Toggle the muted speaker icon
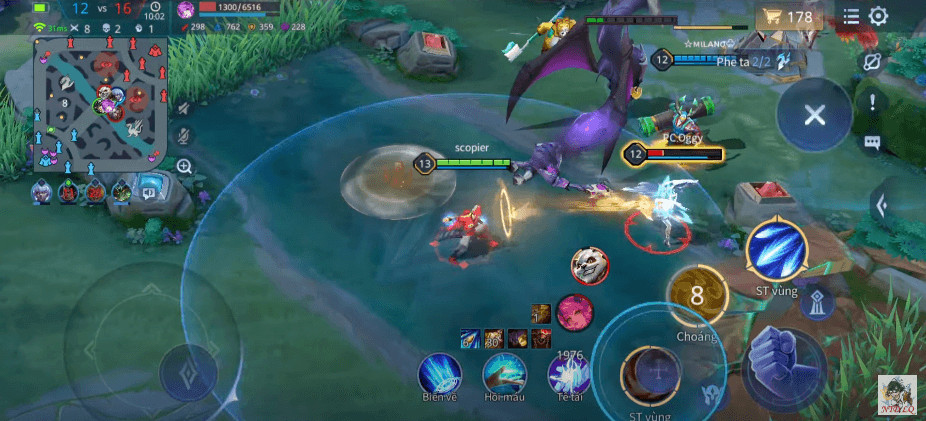Image resolution: width=926 pixels, height=421 pixels. 185,107
